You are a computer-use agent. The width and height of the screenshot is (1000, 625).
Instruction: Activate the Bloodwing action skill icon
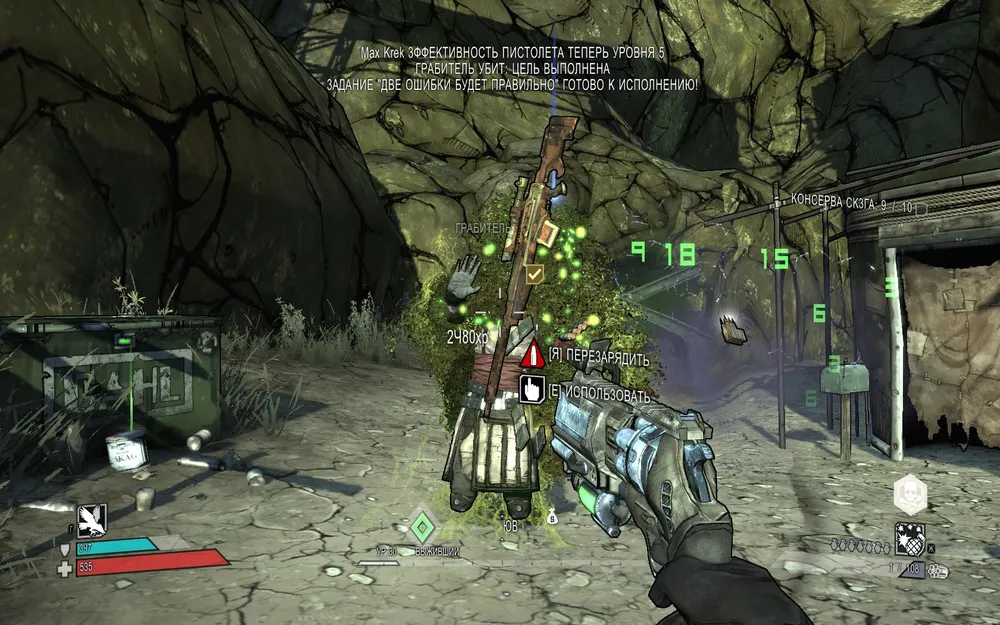point(92,518)
